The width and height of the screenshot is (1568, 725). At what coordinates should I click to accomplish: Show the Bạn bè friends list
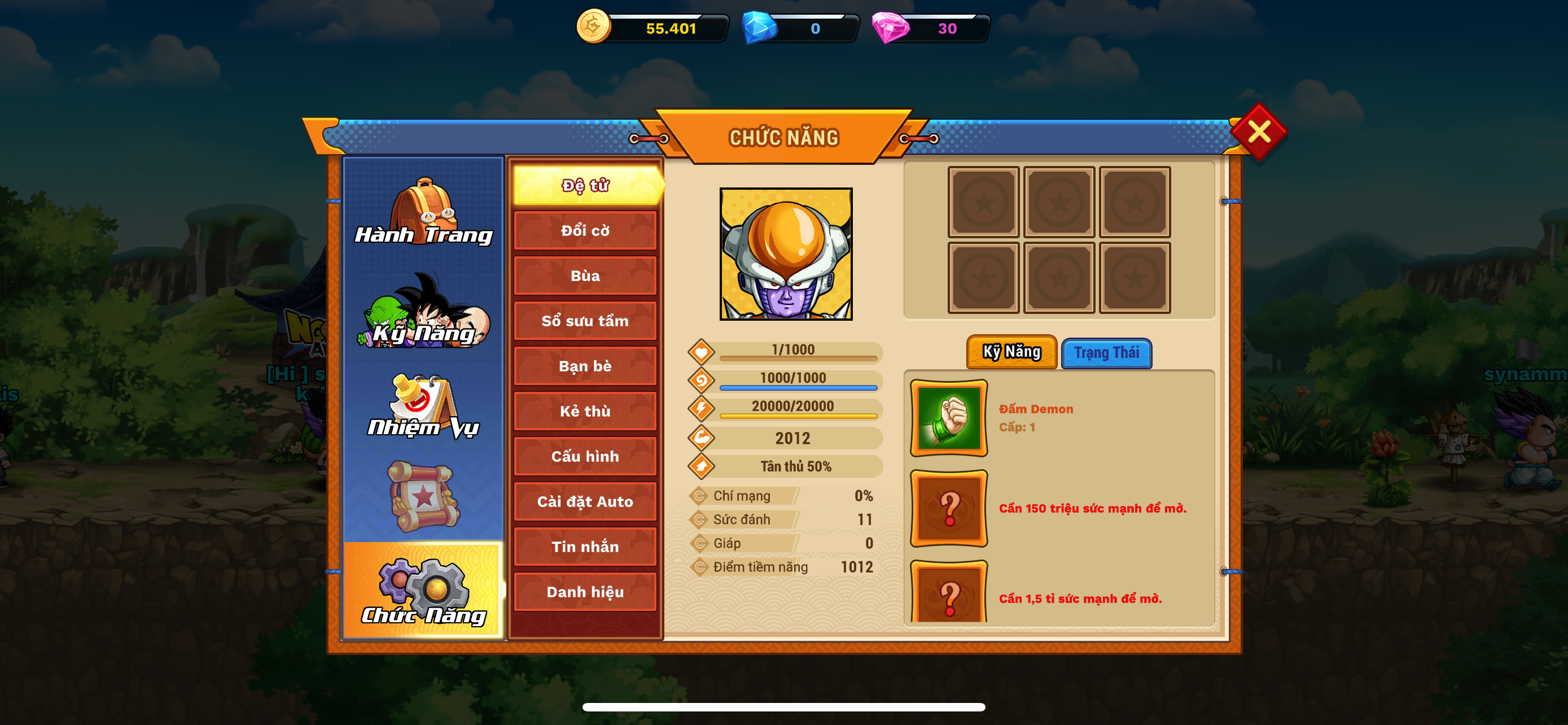(x=585, y=366)
